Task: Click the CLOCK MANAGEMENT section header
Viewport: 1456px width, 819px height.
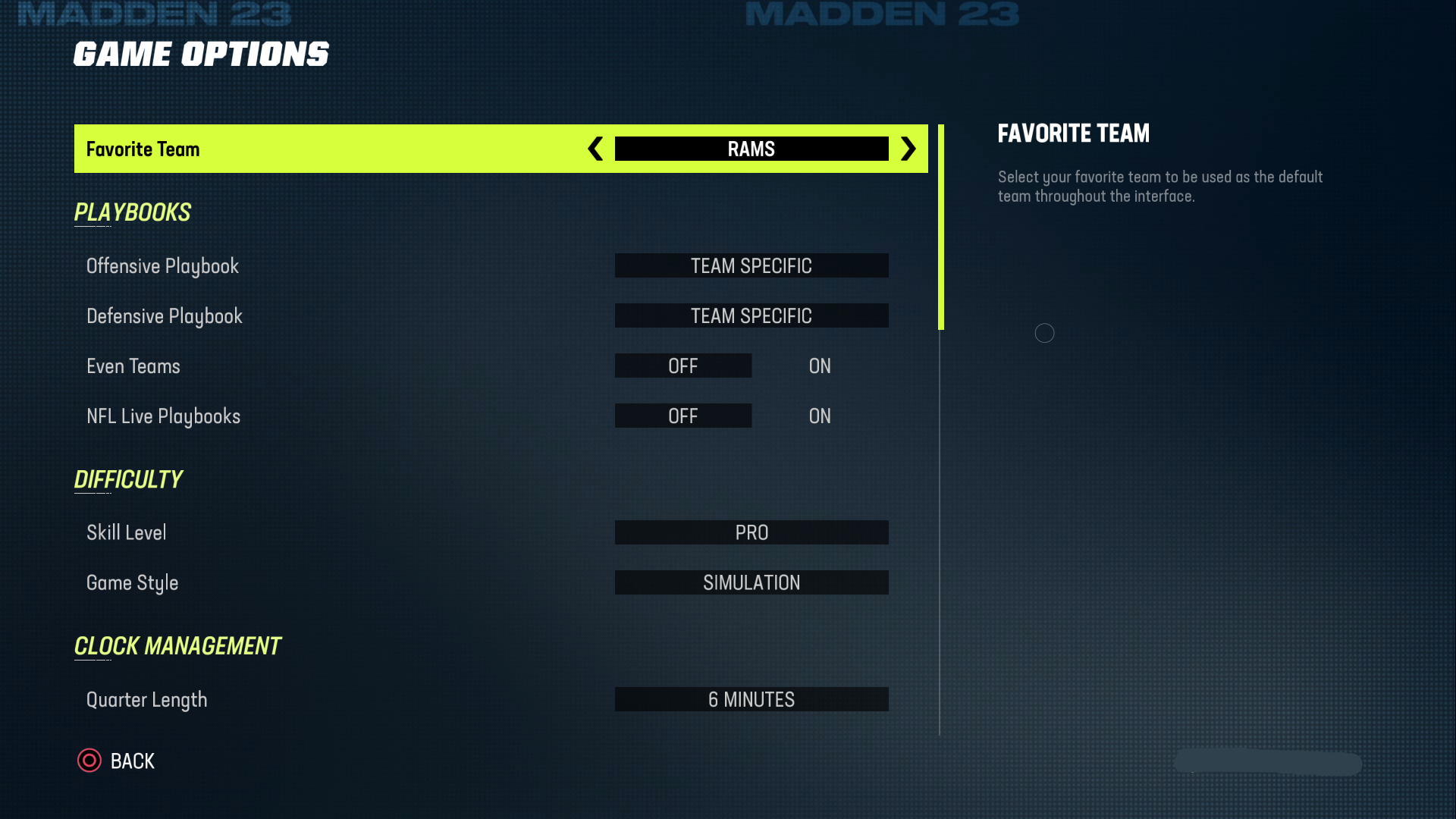Action: [177, 646]
